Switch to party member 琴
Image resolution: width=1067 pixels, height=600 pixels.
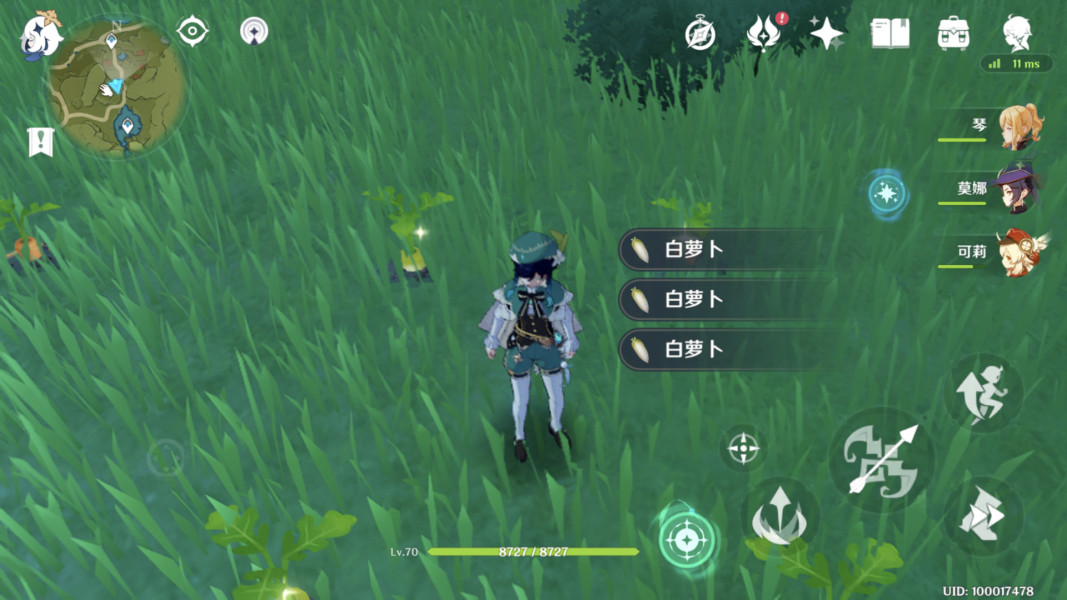coord(1019,127)
